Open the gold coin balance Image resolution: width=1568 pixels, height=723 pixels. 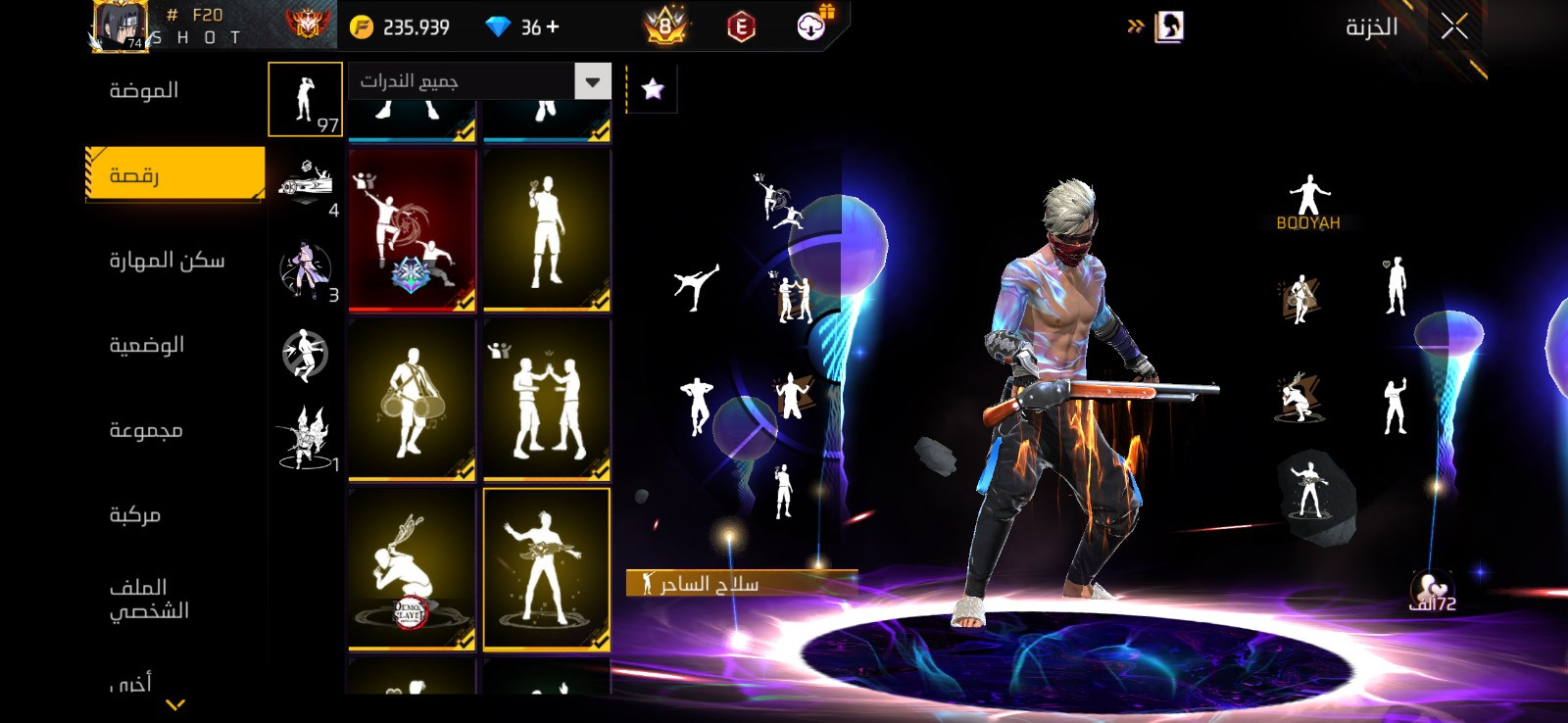(402, 27)
